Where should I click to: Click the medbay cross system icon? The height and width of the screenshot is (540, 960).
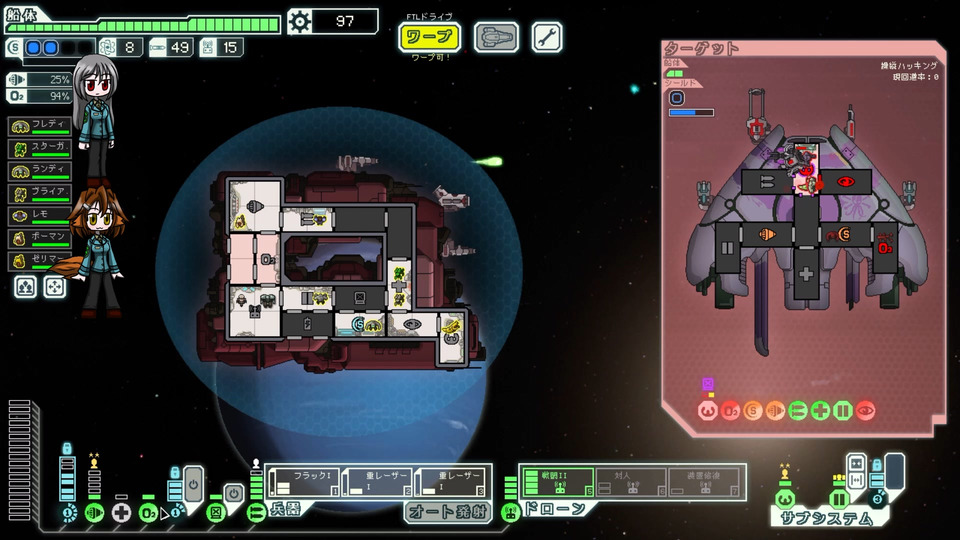(122, 513)
